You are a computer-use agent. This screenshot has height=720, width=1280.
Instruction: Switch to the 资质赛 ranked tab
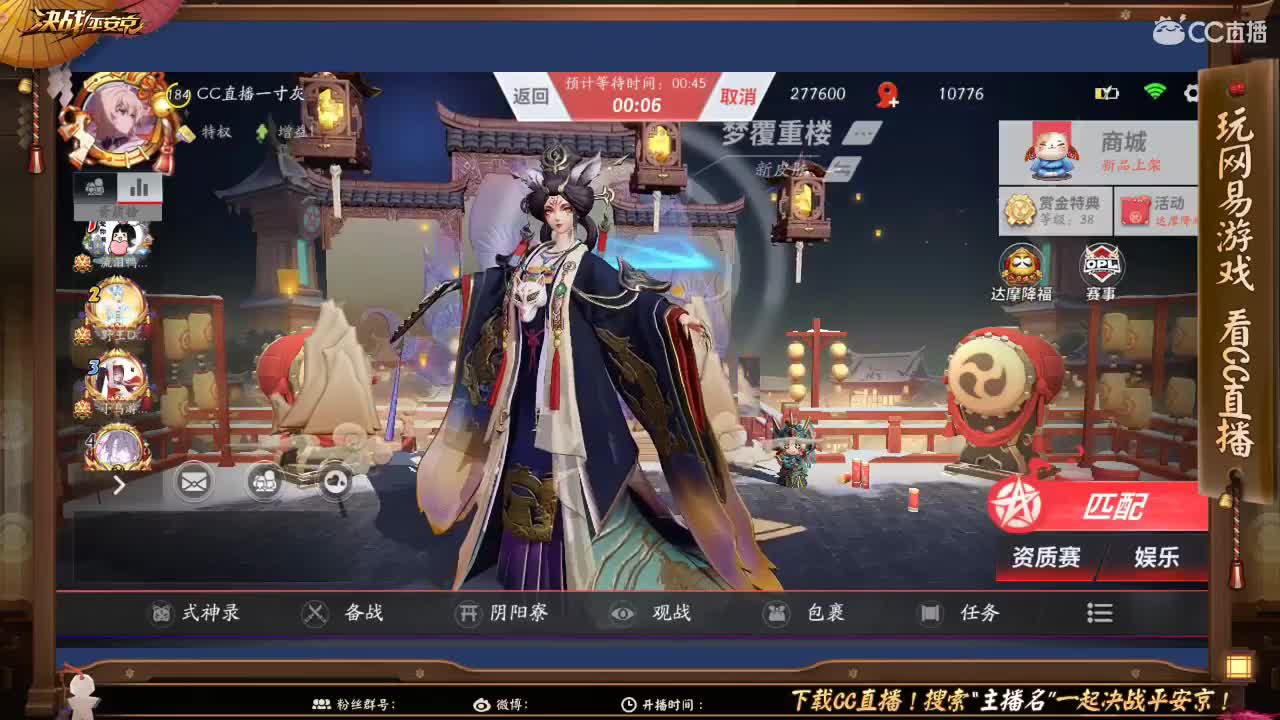coord(1046,559)
